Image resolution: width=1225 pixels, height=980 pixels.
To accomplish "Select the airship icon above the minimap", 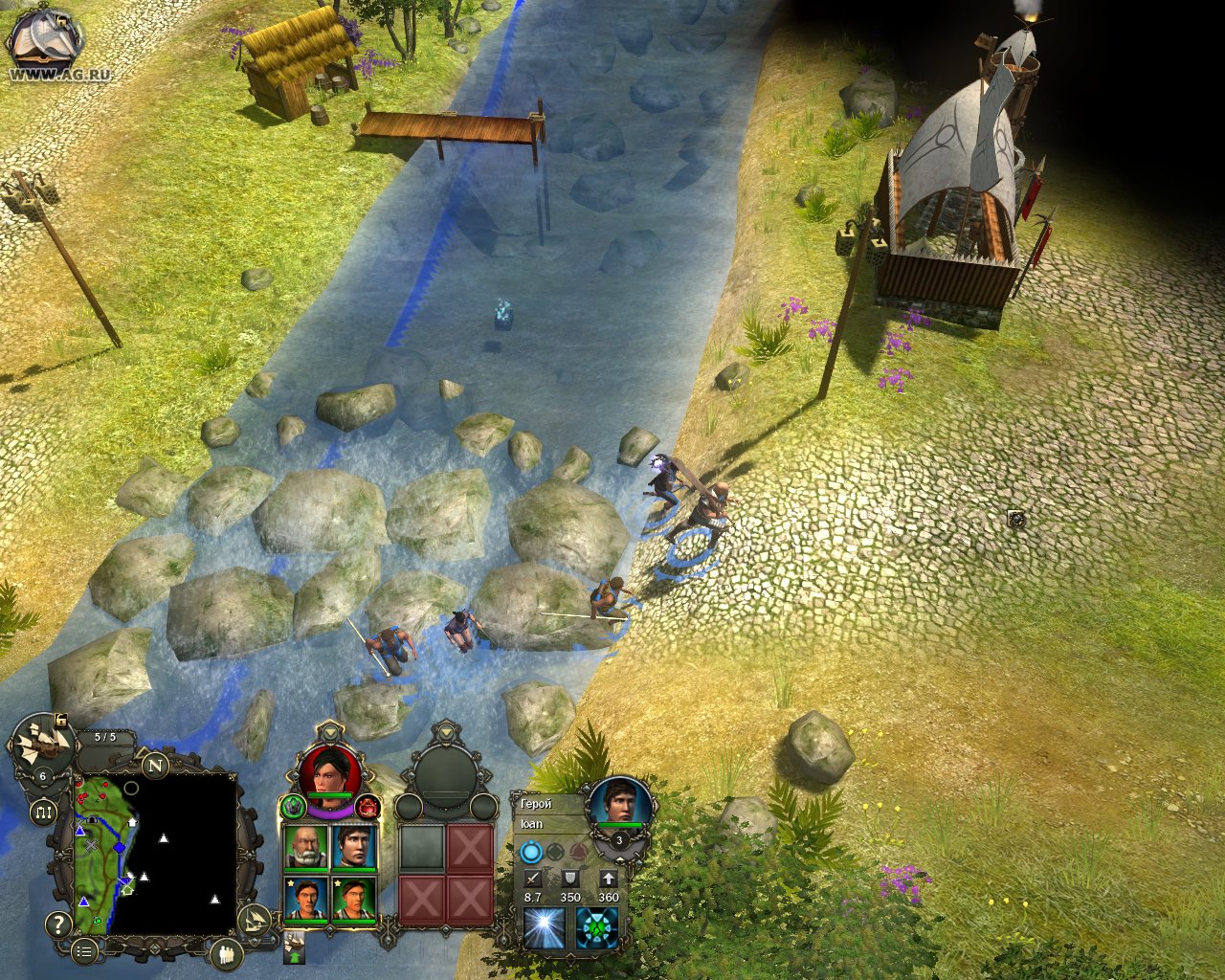I will click(43, 742).
